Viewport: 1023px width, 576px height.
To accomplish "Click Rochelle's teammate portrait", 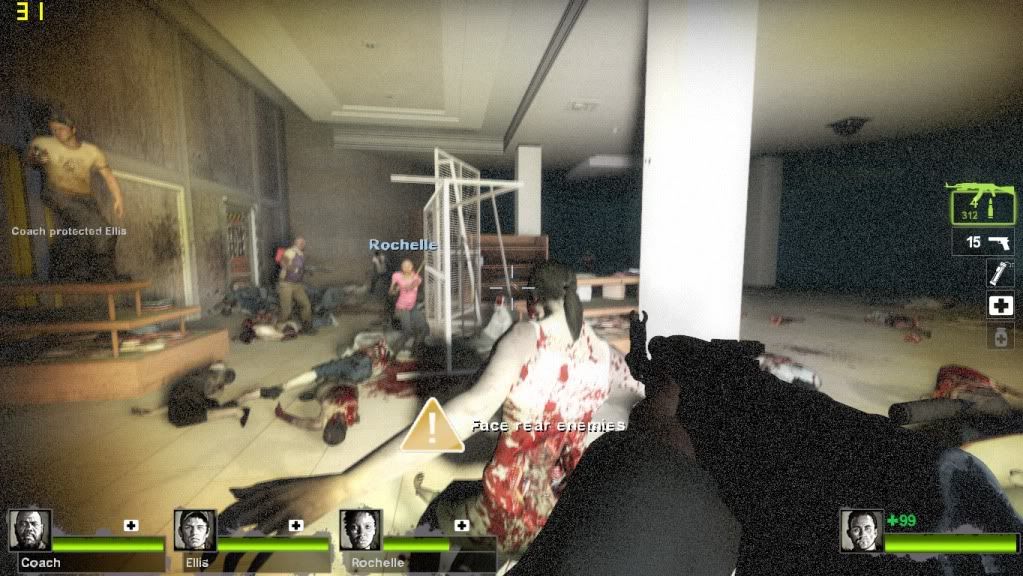I will coord(361,531).
